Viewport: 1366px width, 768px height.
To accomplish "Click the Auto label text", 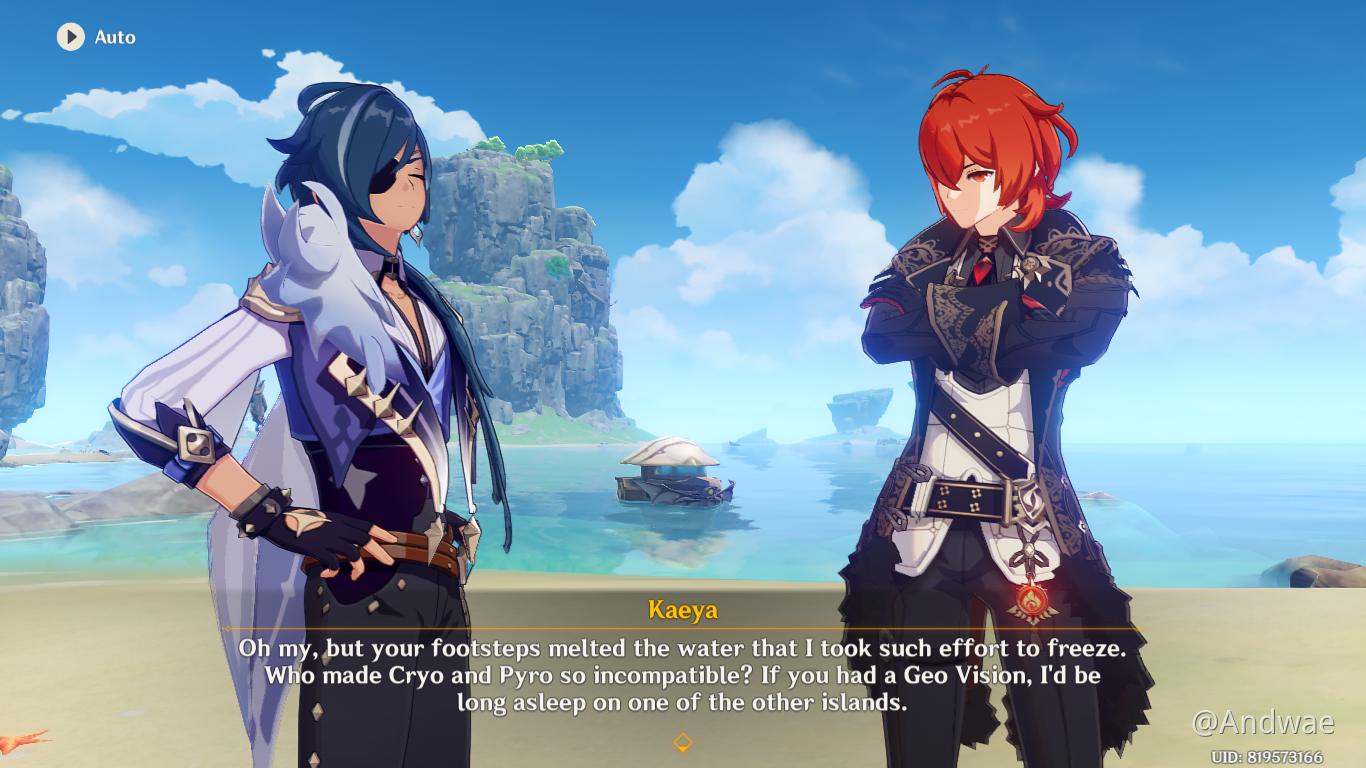I will (x=116, y=37).
